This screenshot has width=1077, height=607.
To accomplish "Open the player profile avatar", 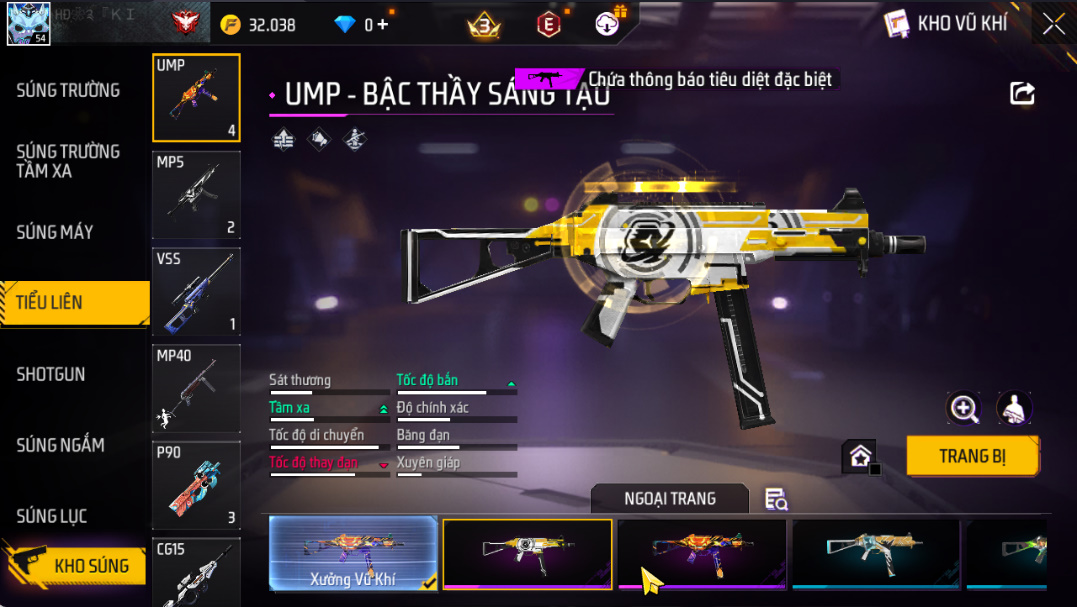I will click(28, 23).
